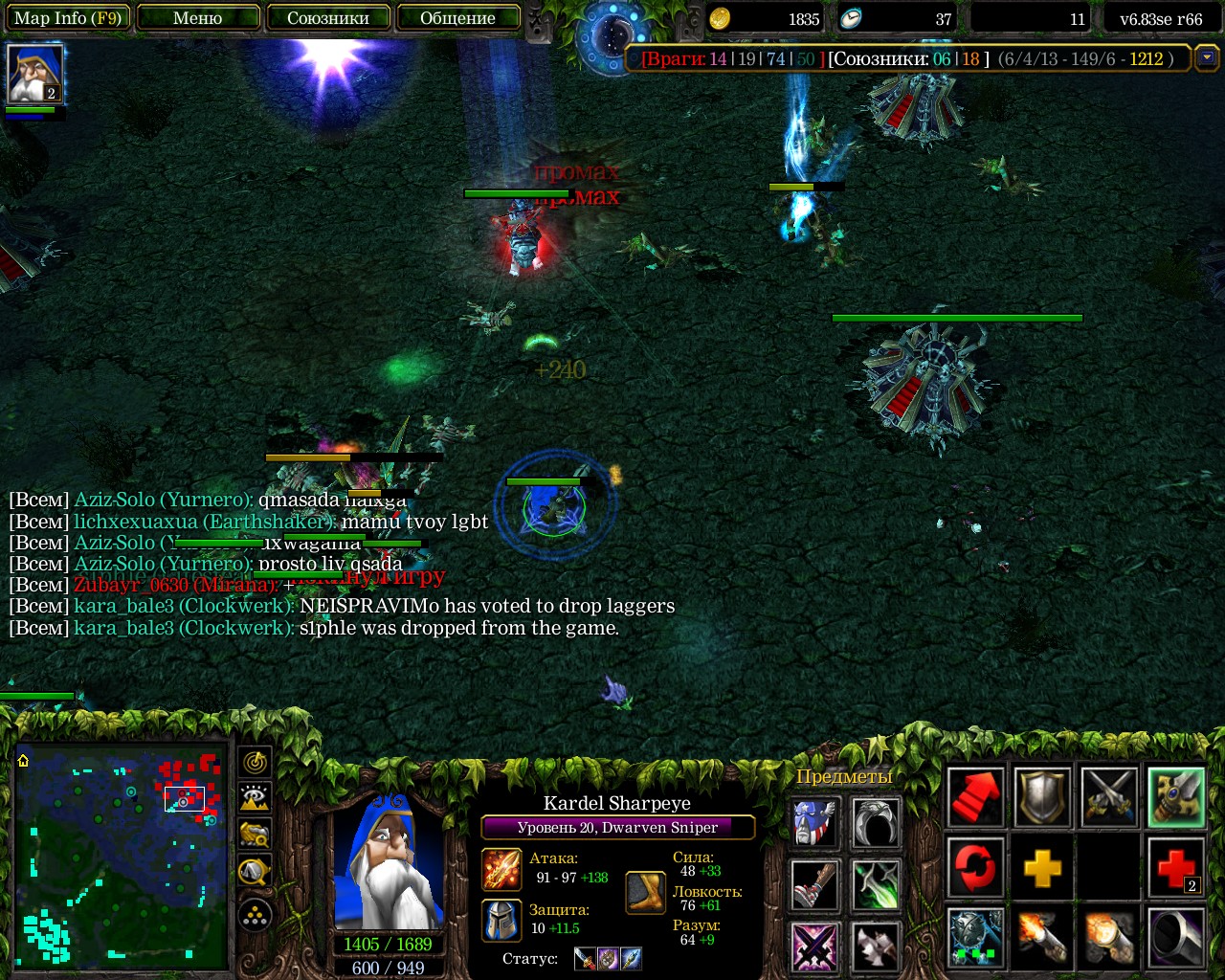Toggle the formation movement button
This screenshot has height=980, width=1225.
255,916
